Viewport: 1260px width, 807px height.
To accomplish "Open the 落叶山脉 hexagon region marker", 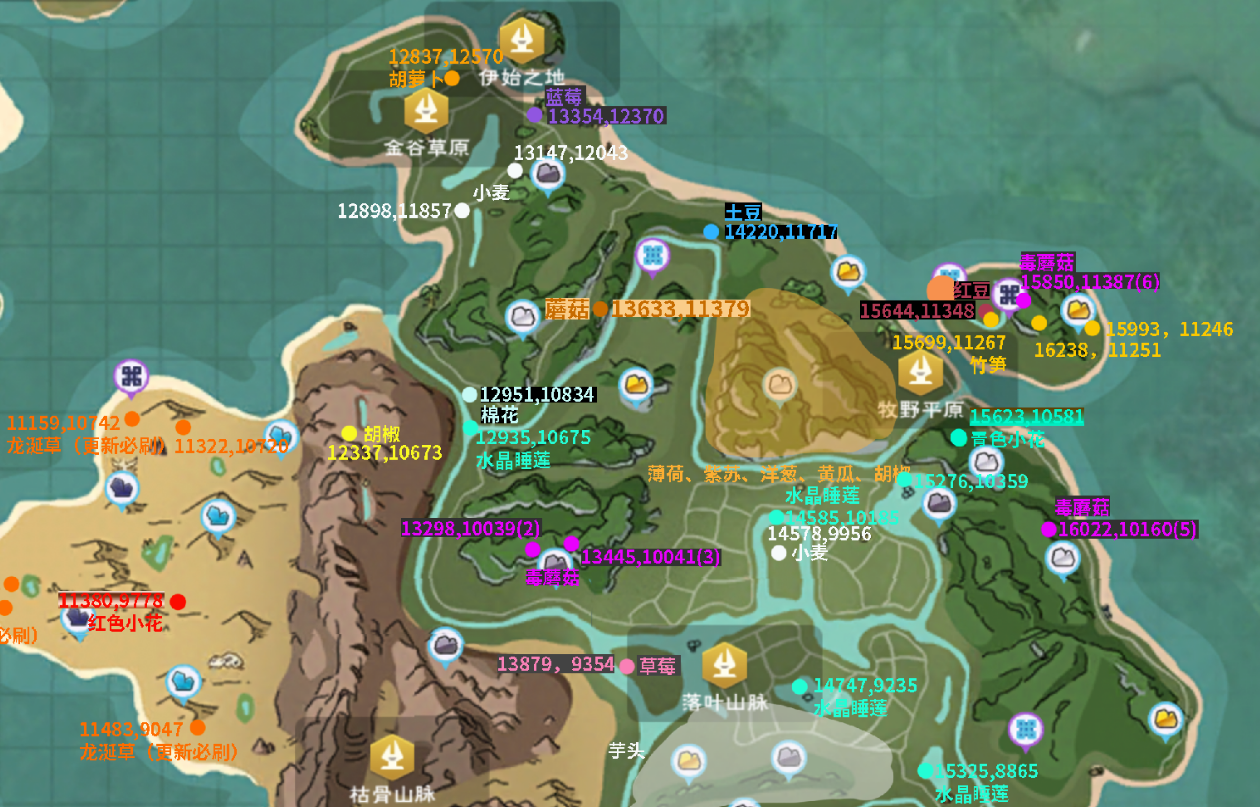I will pos(724,664).
